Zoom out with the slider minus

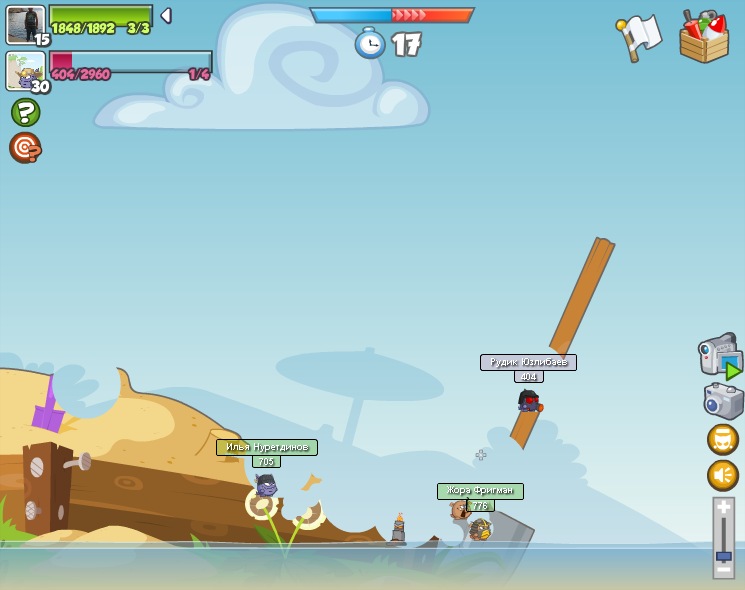pos(723,570)
